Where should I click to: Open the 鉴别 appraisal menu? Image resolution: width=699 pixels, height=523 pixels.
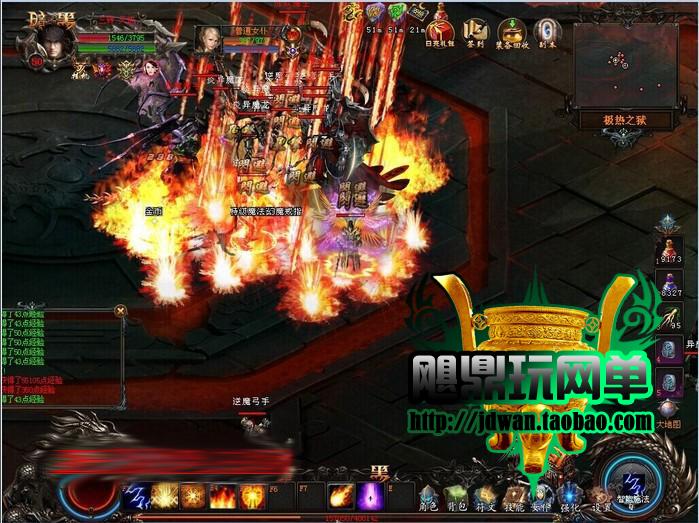coord(477,30)
